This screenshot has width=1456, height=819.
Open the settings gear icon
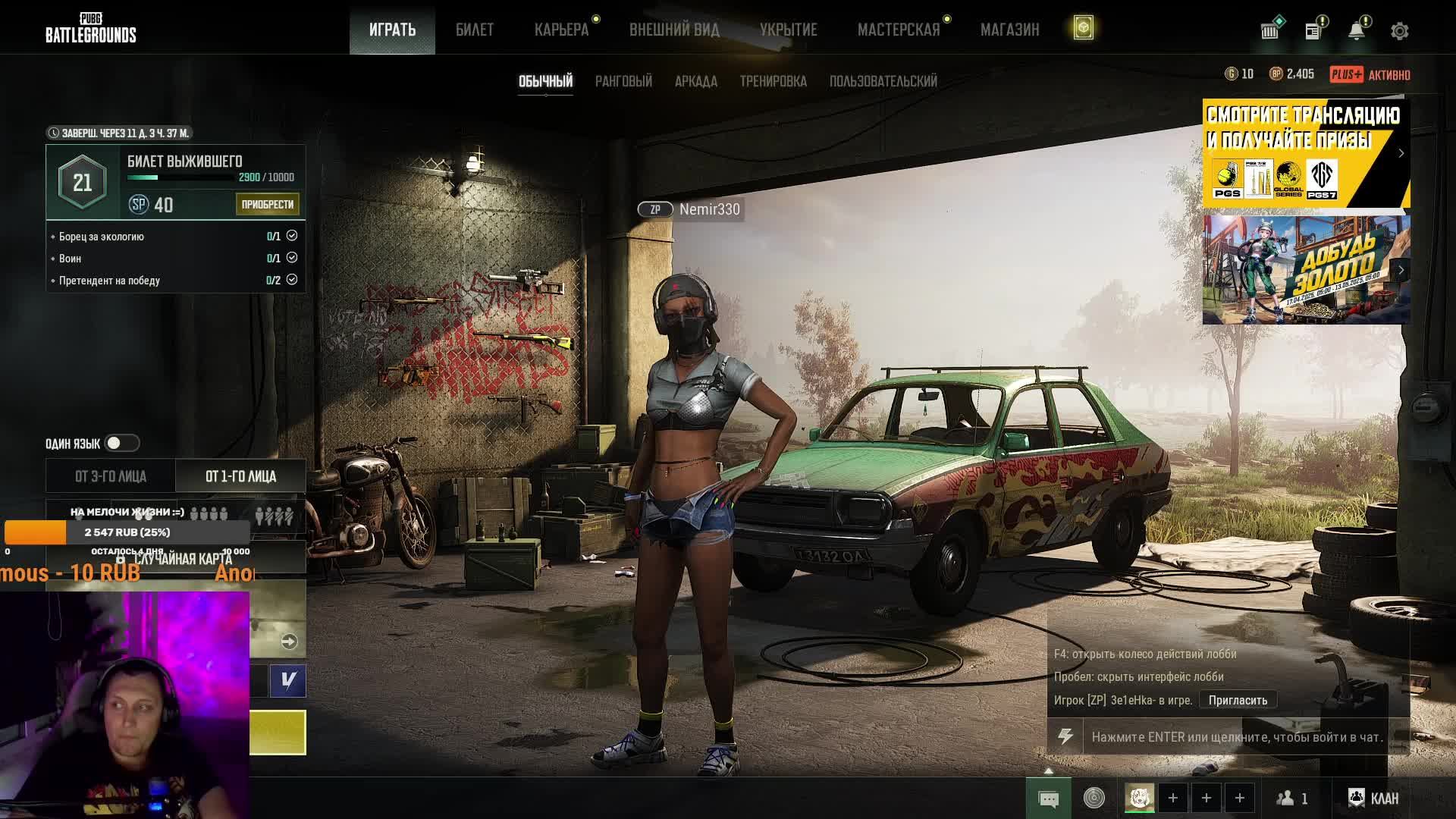click(x=1399, y=31)
